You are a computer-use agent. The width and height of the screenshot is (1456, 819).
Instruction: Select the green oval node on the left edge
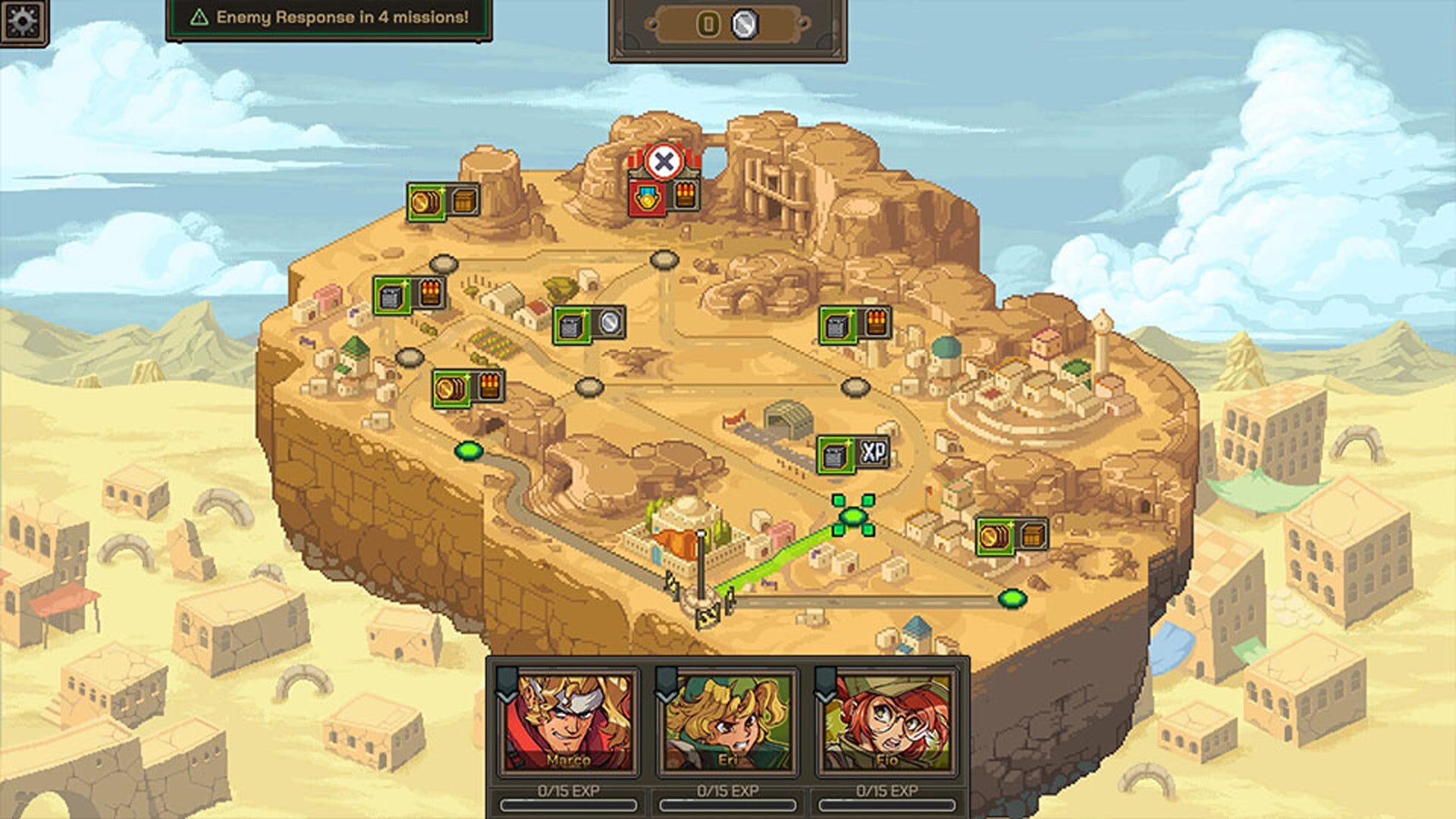469,449
